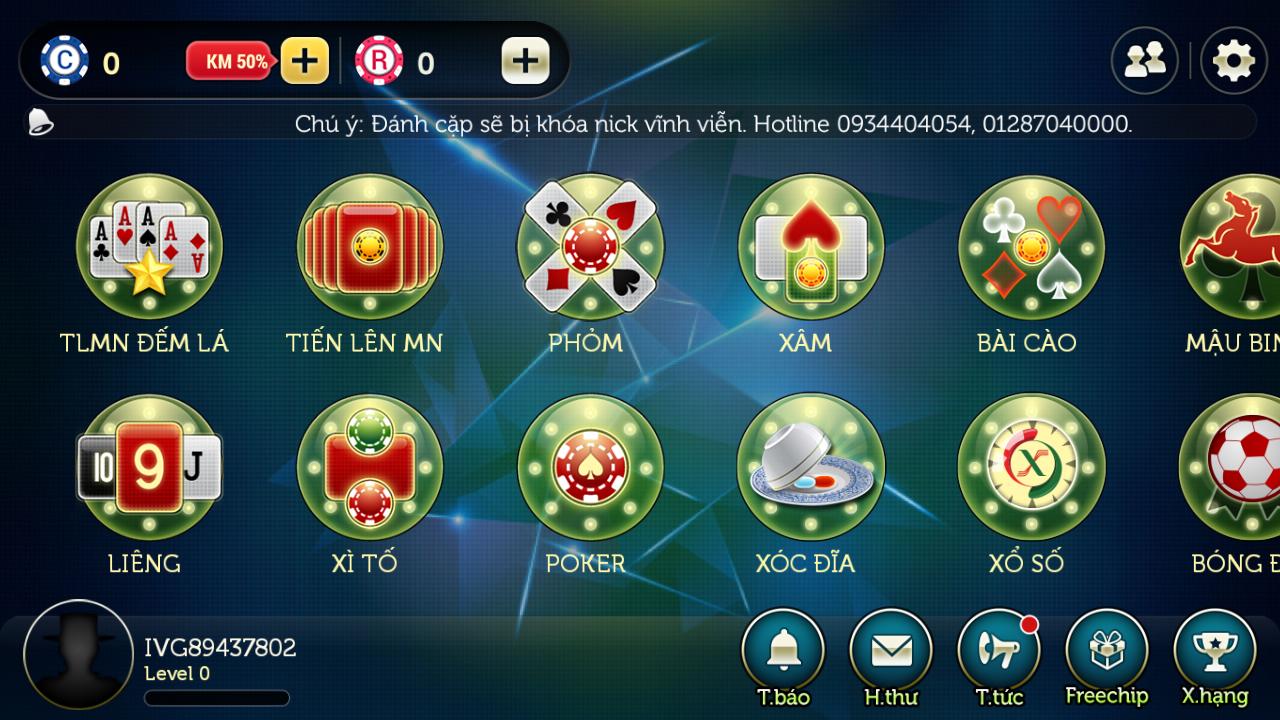Open the T.tức news button
The width and height of the screenshot is (1280, 720).
tap(999, 650)
